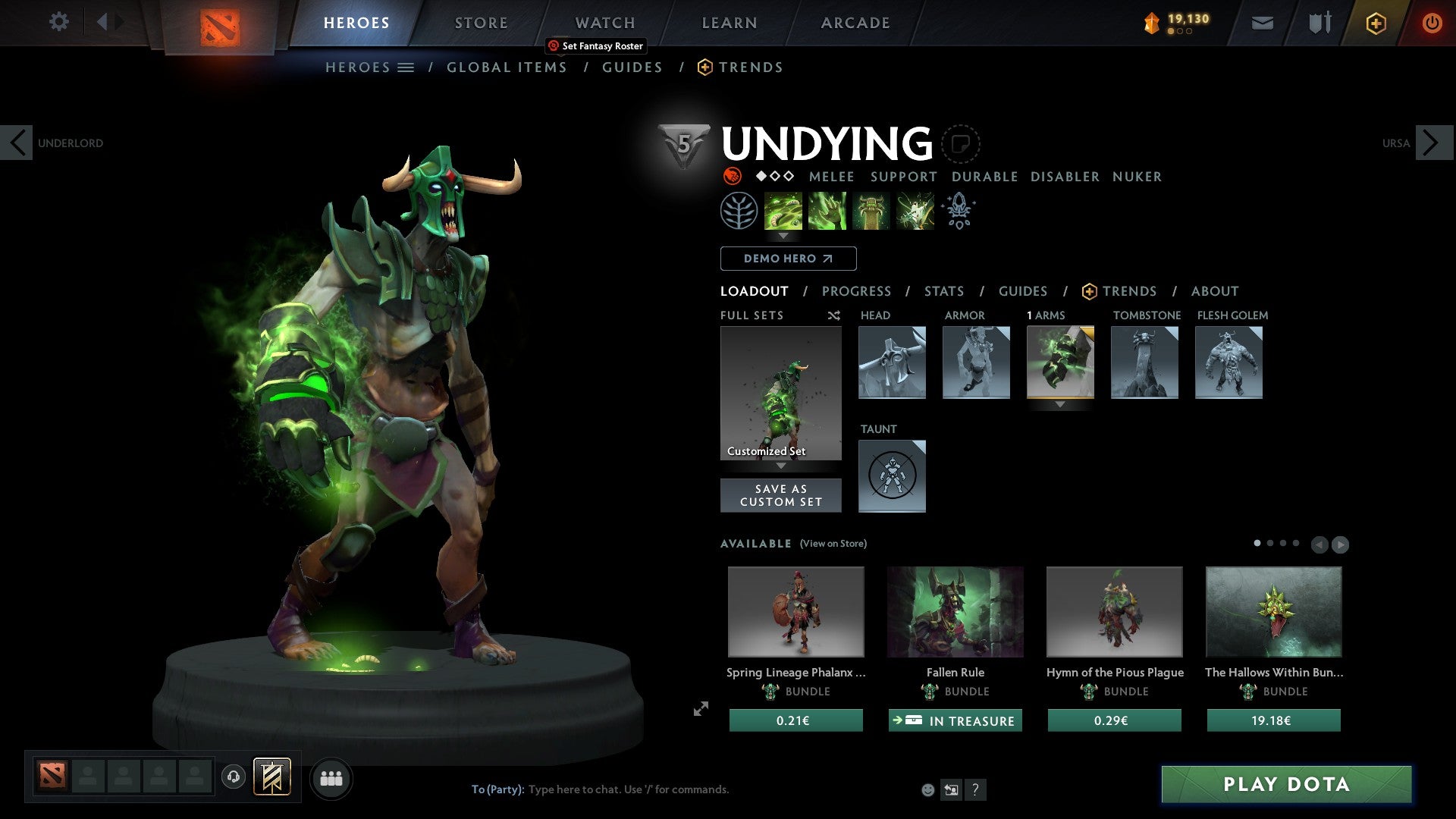This screenshot has height=819, width=1456.
Task: Shuffle sets using the crossed-arrows icon
Action: (x=834, y=315)
